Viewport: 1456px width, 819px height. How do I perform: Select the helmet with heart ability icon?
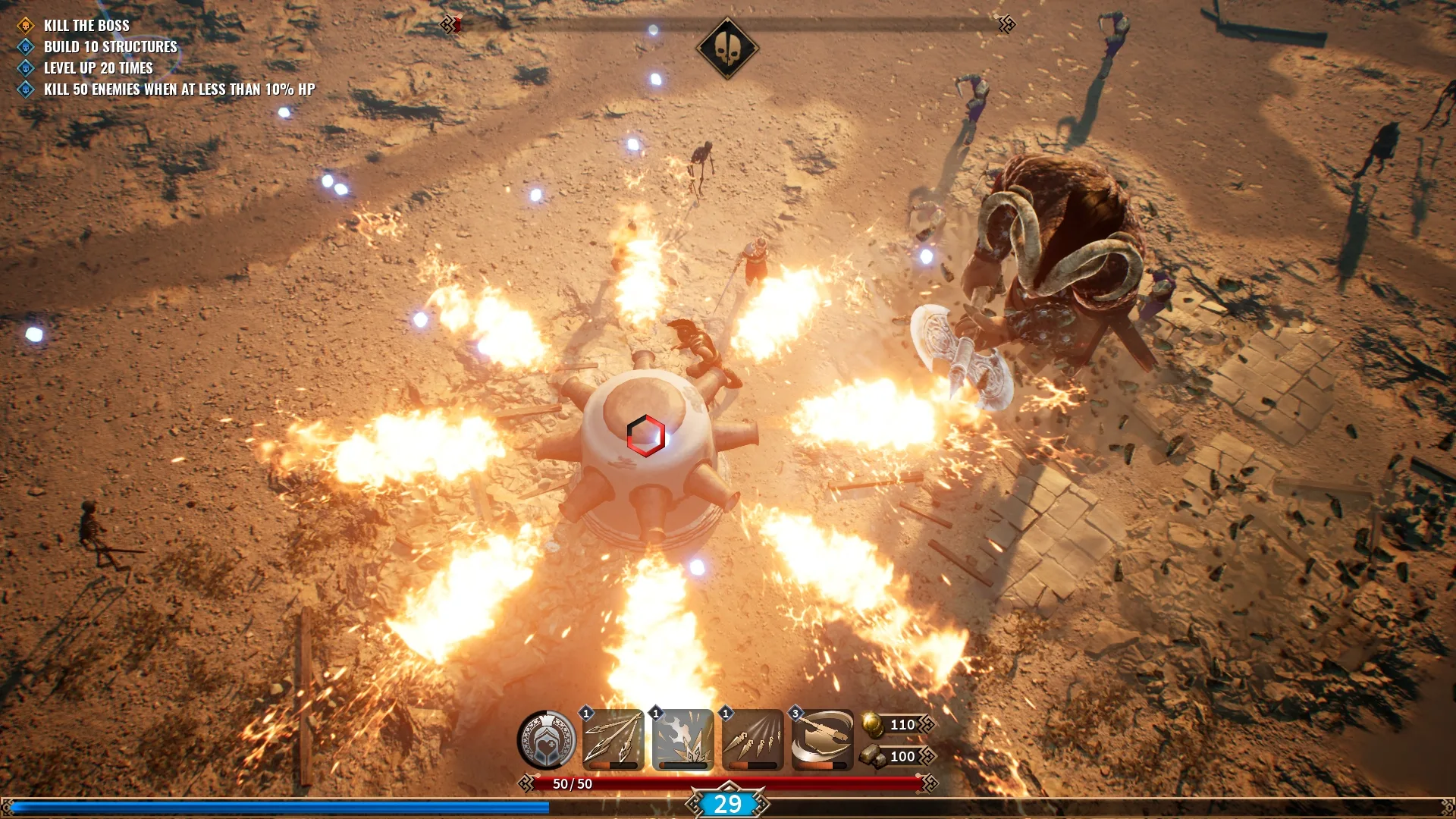[x=546, y=740]
